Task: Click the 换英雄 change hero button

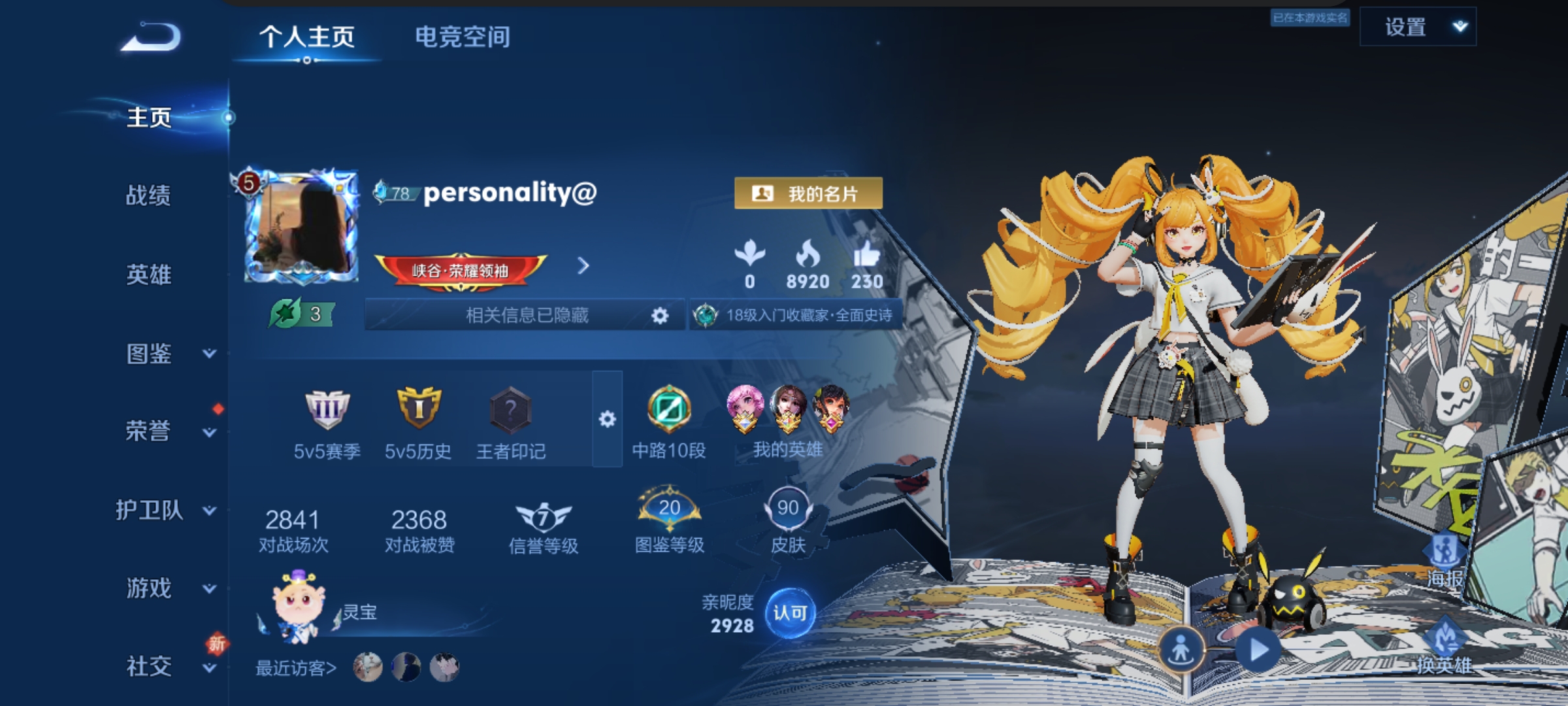Action: pyautogui.click(x=1444, y=647)
